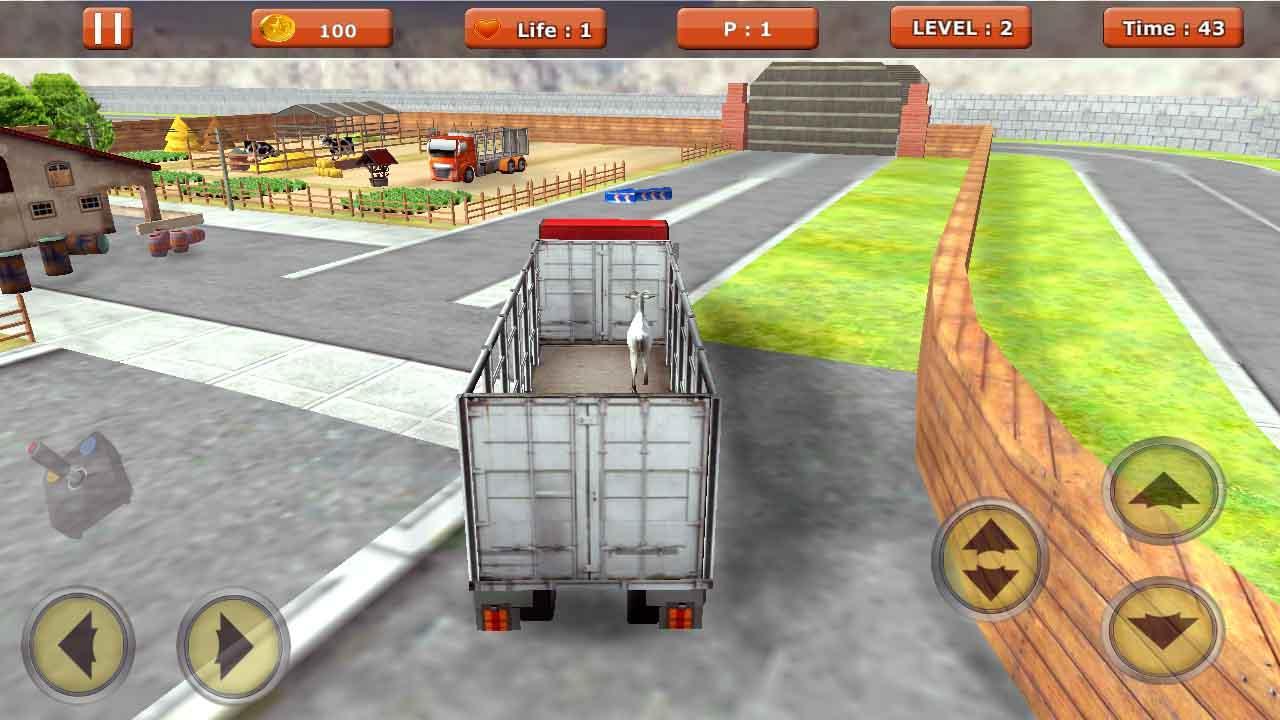The height and width of the screenshot is (720, 1280).
Task: Expand the coin counter panel
Action: pyautogui.click(x=320, y=28)
